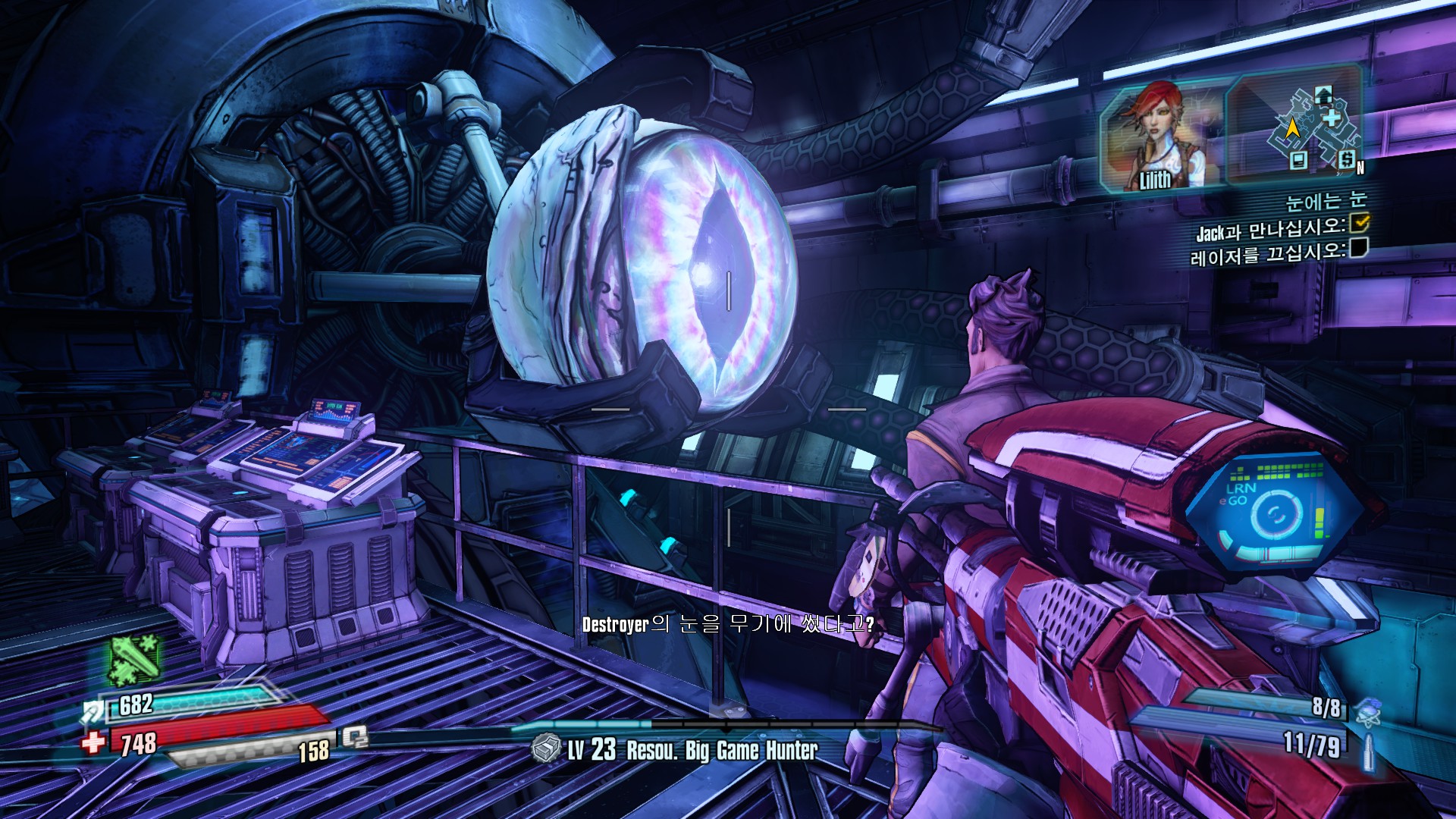Click the '눈에는 눈' mission title

point(1325,201)
